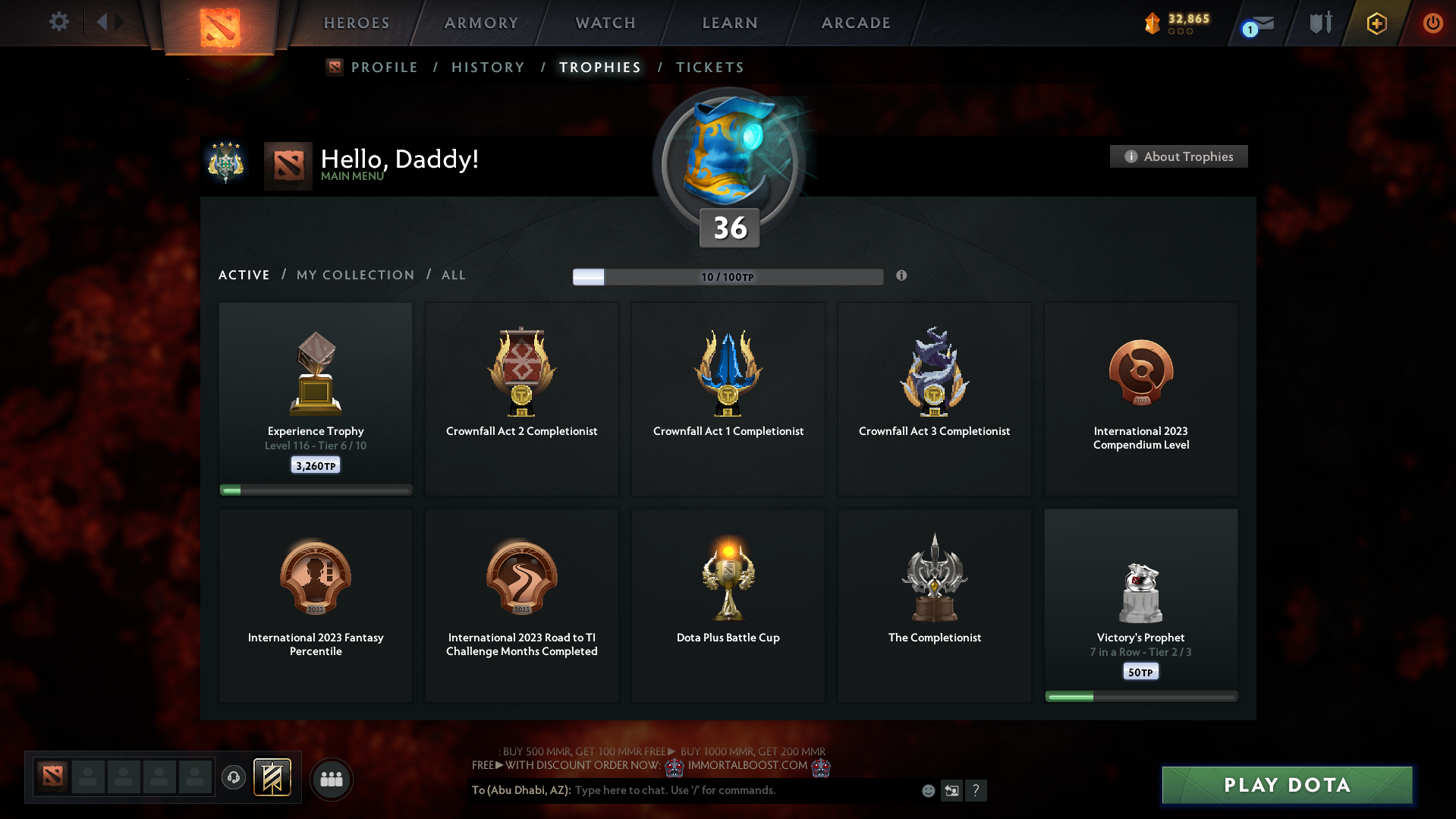This screenshot has height=819, width=1456.
Task: Switch to the HISTORY tab
Action: [487, 67]
